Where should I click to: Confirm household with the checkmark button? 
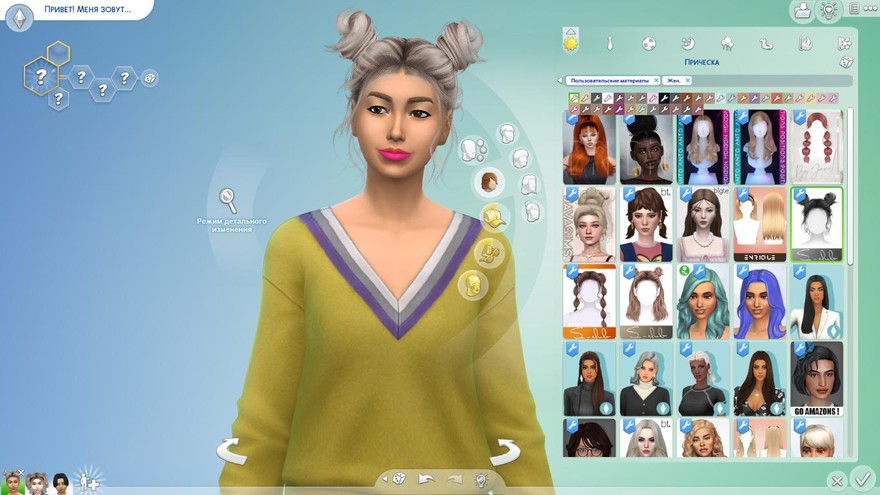[x=863, y=478]
